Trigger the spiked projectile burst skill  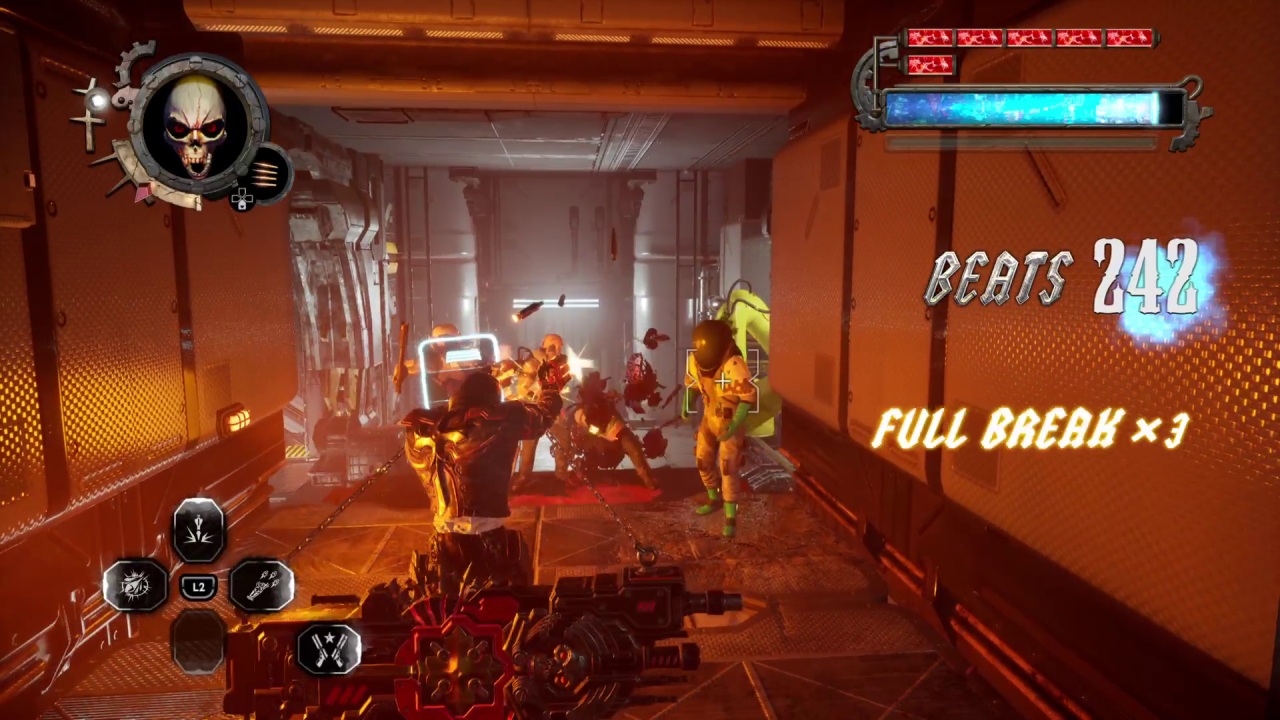(135, 585)
